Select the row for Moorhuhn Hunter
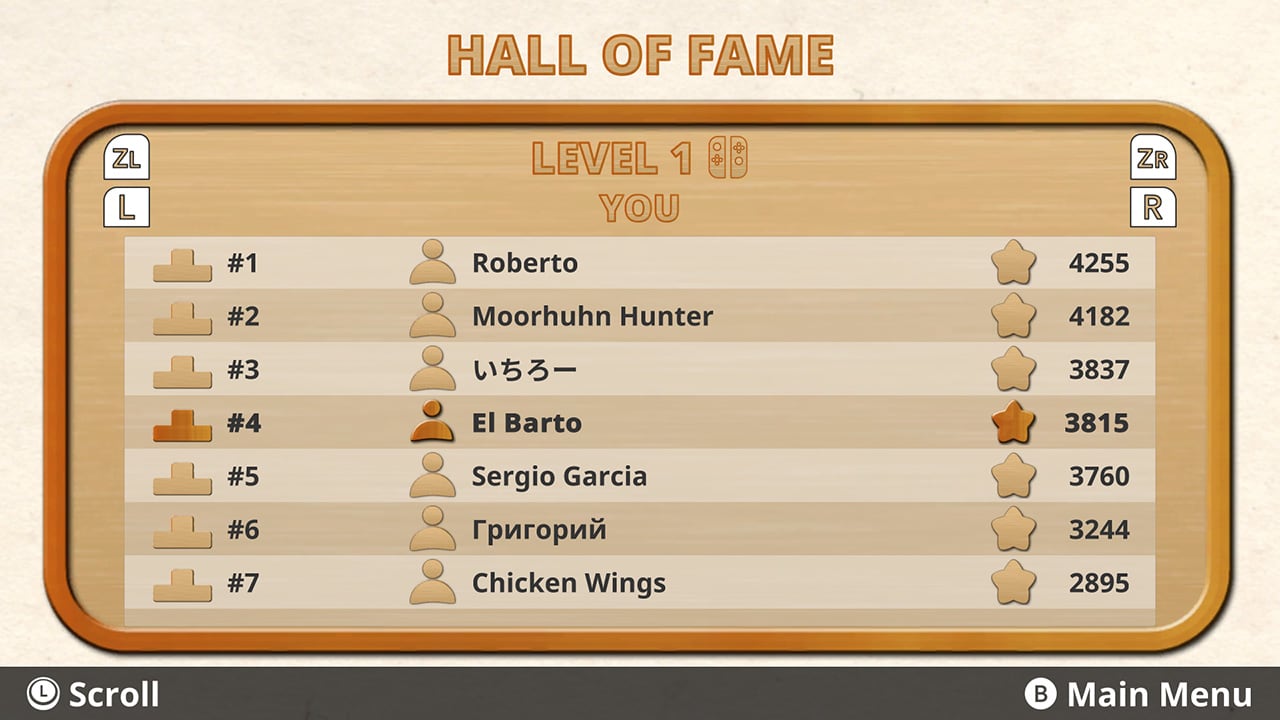Screen dimensions: 1280x720 click(593, 316)
